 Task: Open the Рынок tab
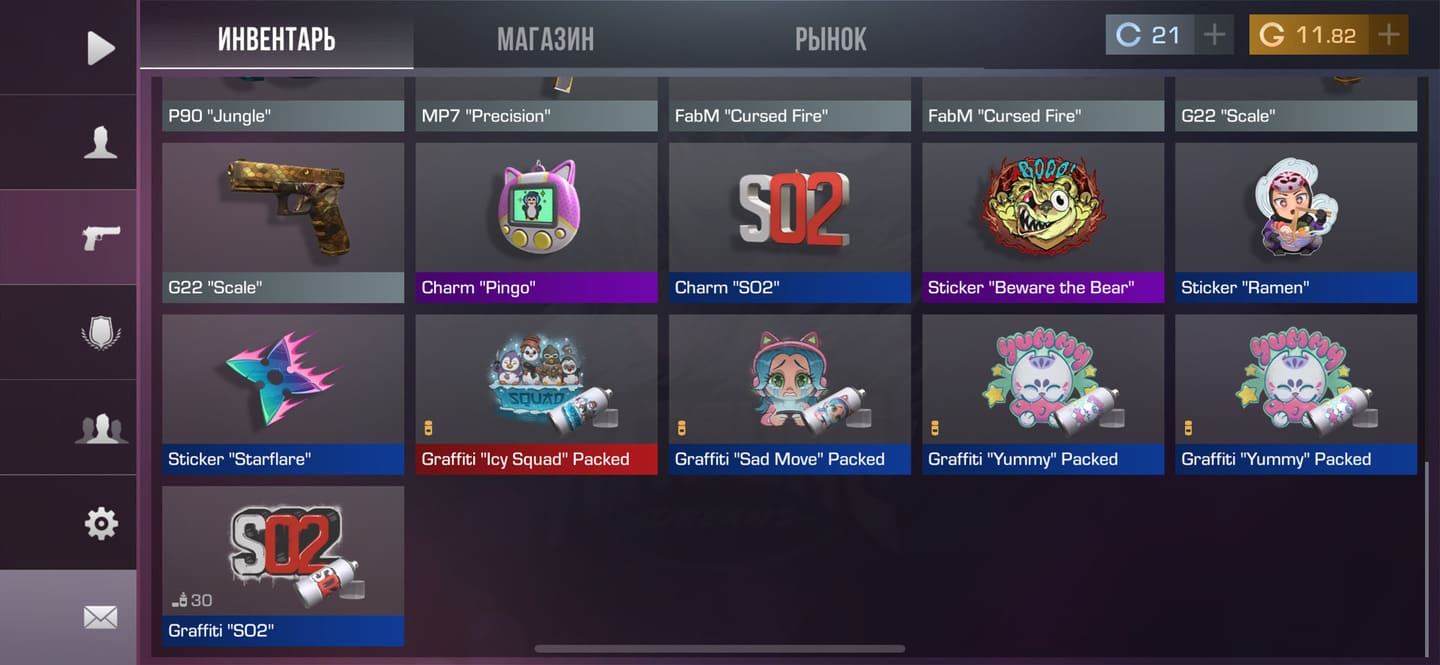[x=830, y=39]
